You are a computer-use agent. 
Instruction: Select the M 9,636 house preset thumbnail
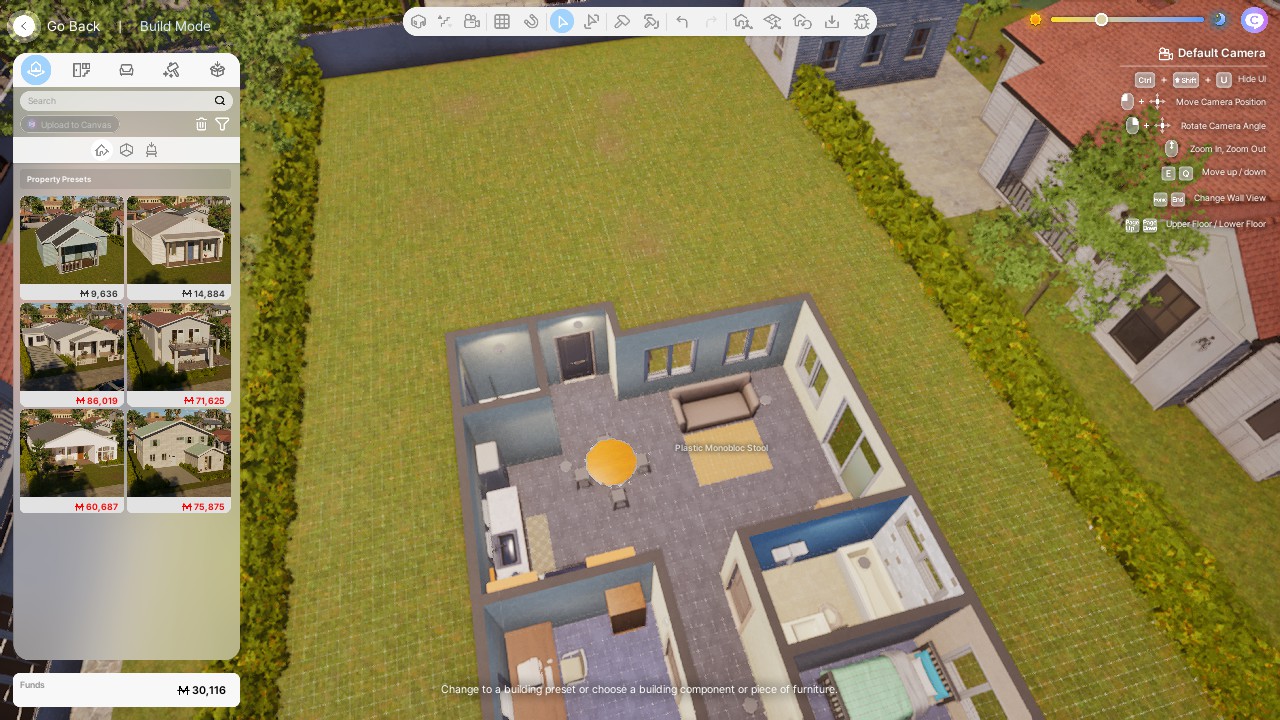pos(71,240)
